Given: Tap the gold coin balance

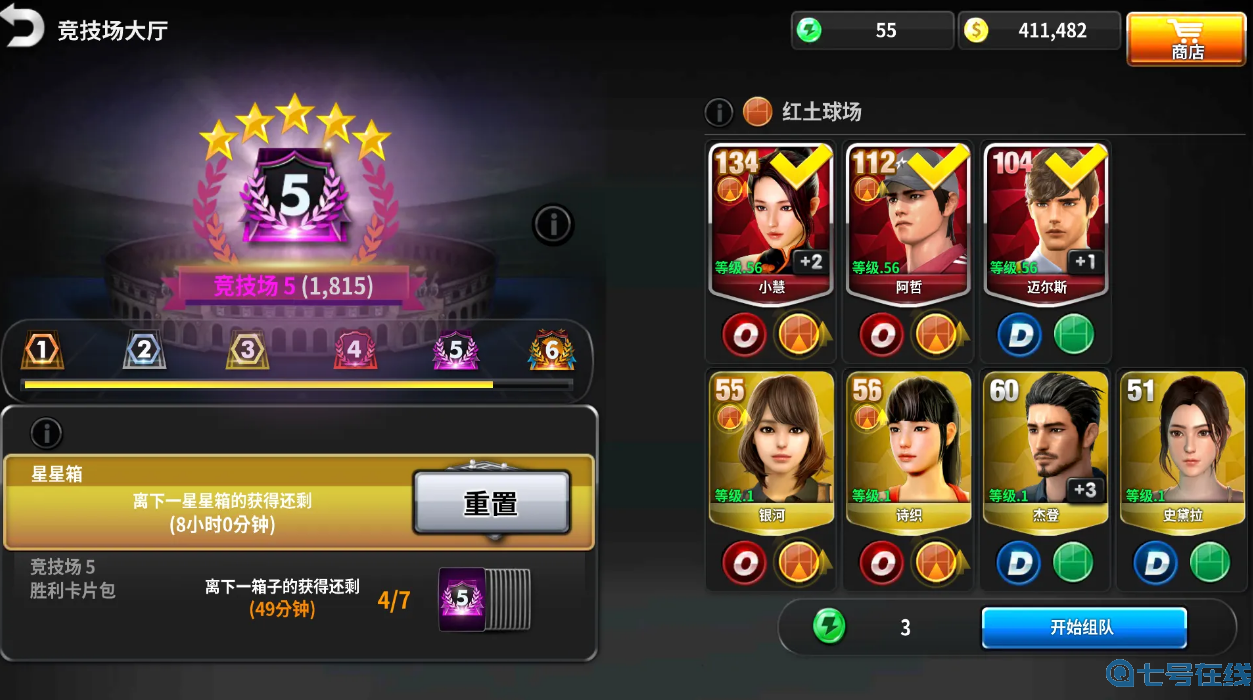Looking at the screenshot, I should [1038, 31].
